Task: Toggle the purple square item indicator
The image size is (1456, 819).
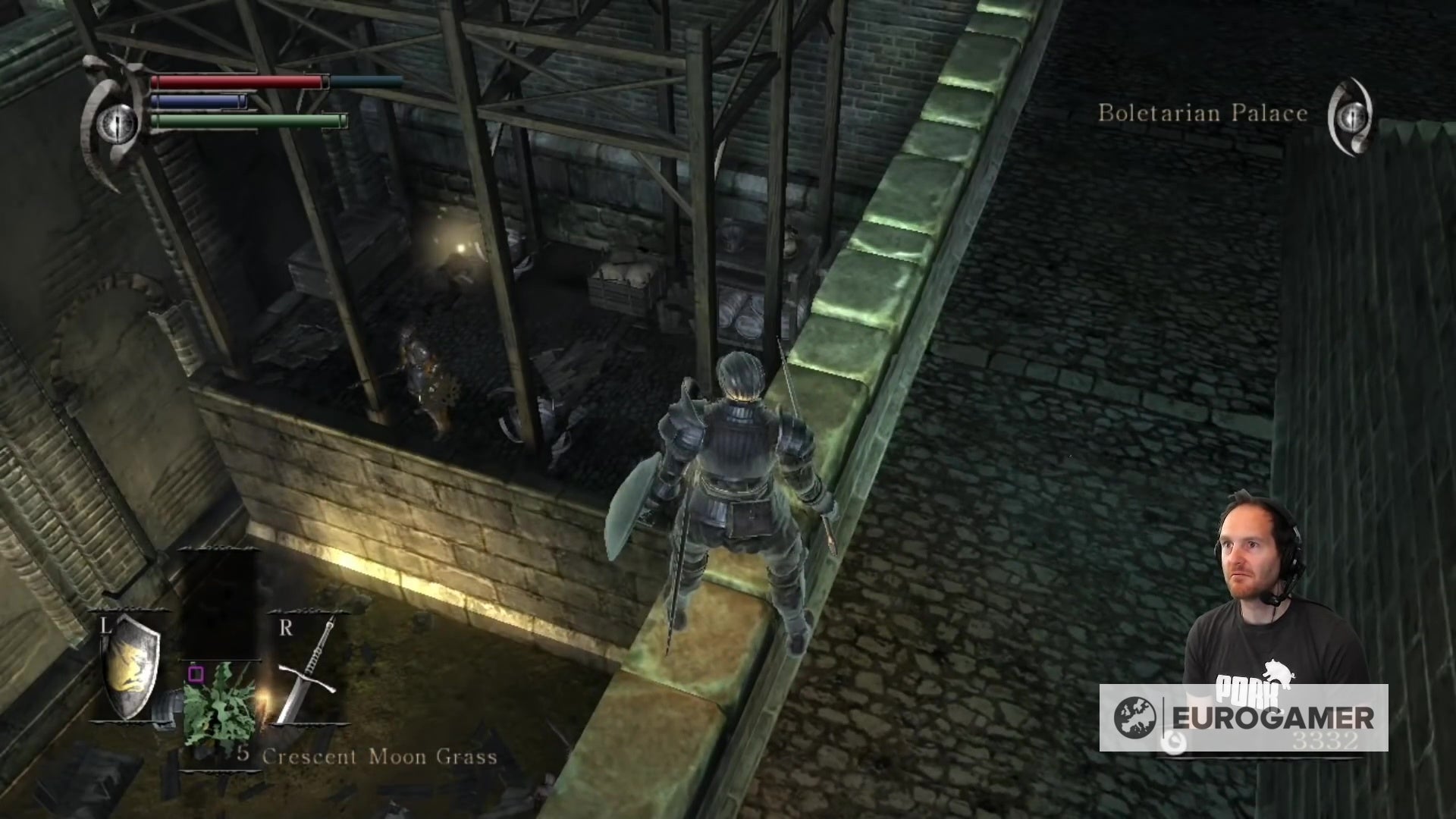Action: click(x=196, y=674)
